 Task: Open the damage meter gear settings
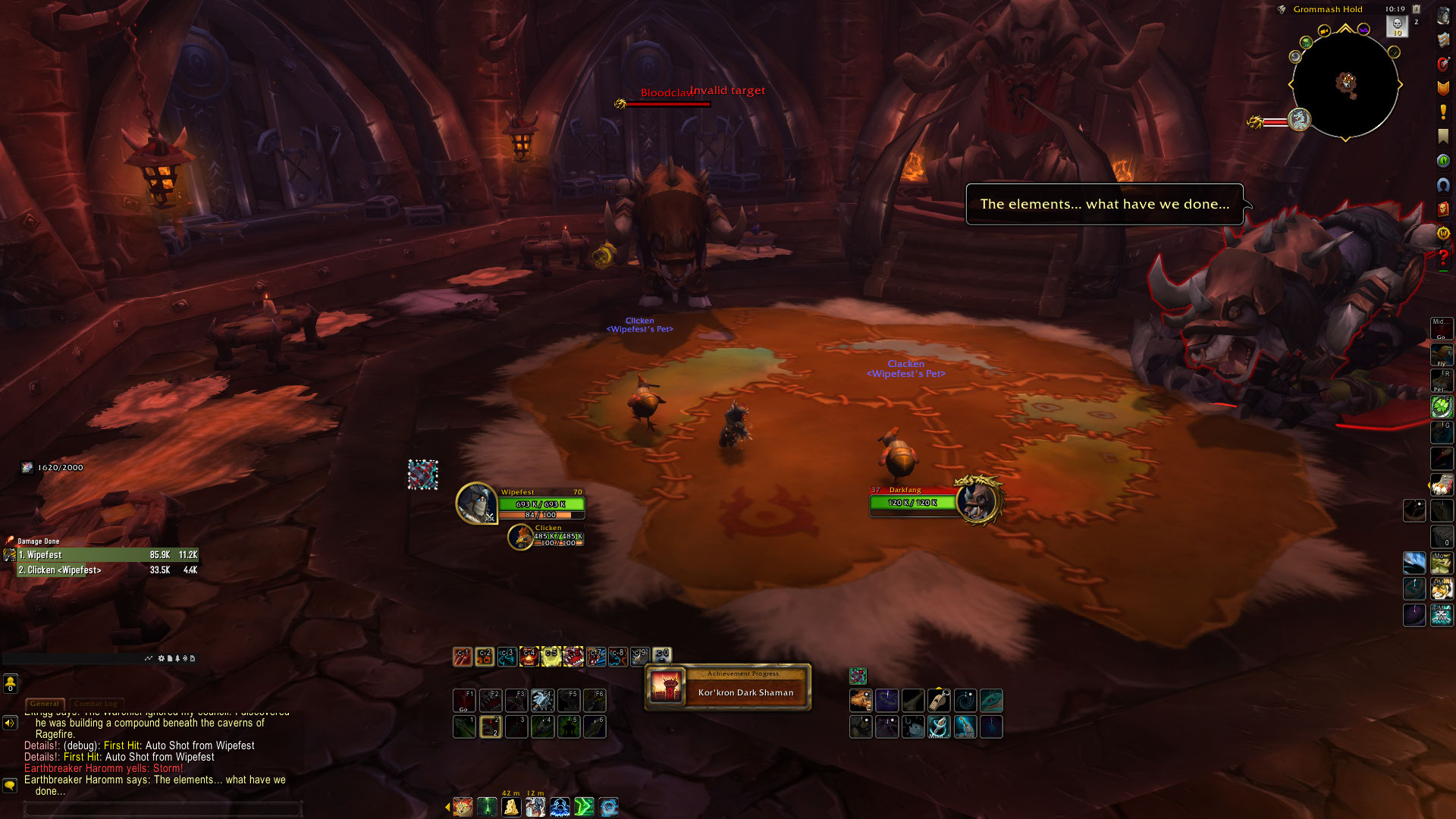pos(161,658)
